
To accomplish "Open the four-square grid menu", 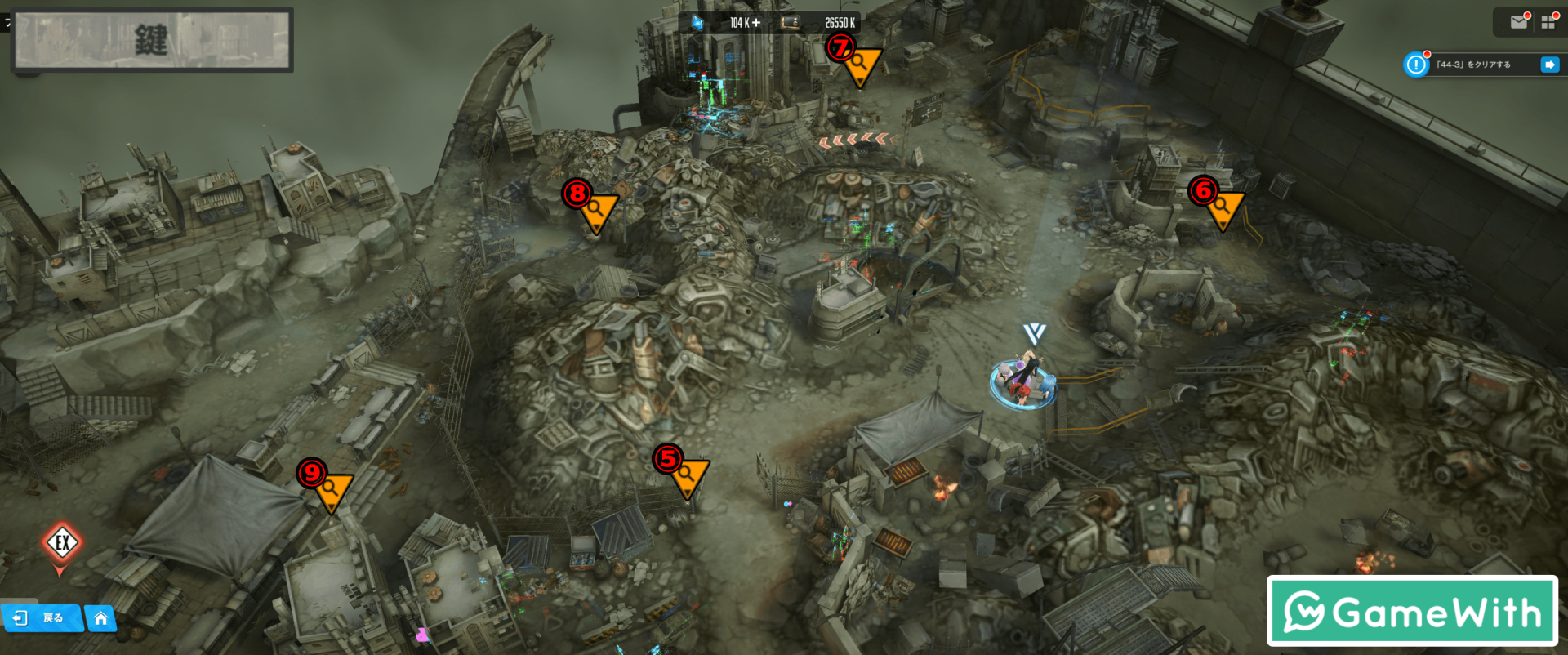I will pos(1548,22).
